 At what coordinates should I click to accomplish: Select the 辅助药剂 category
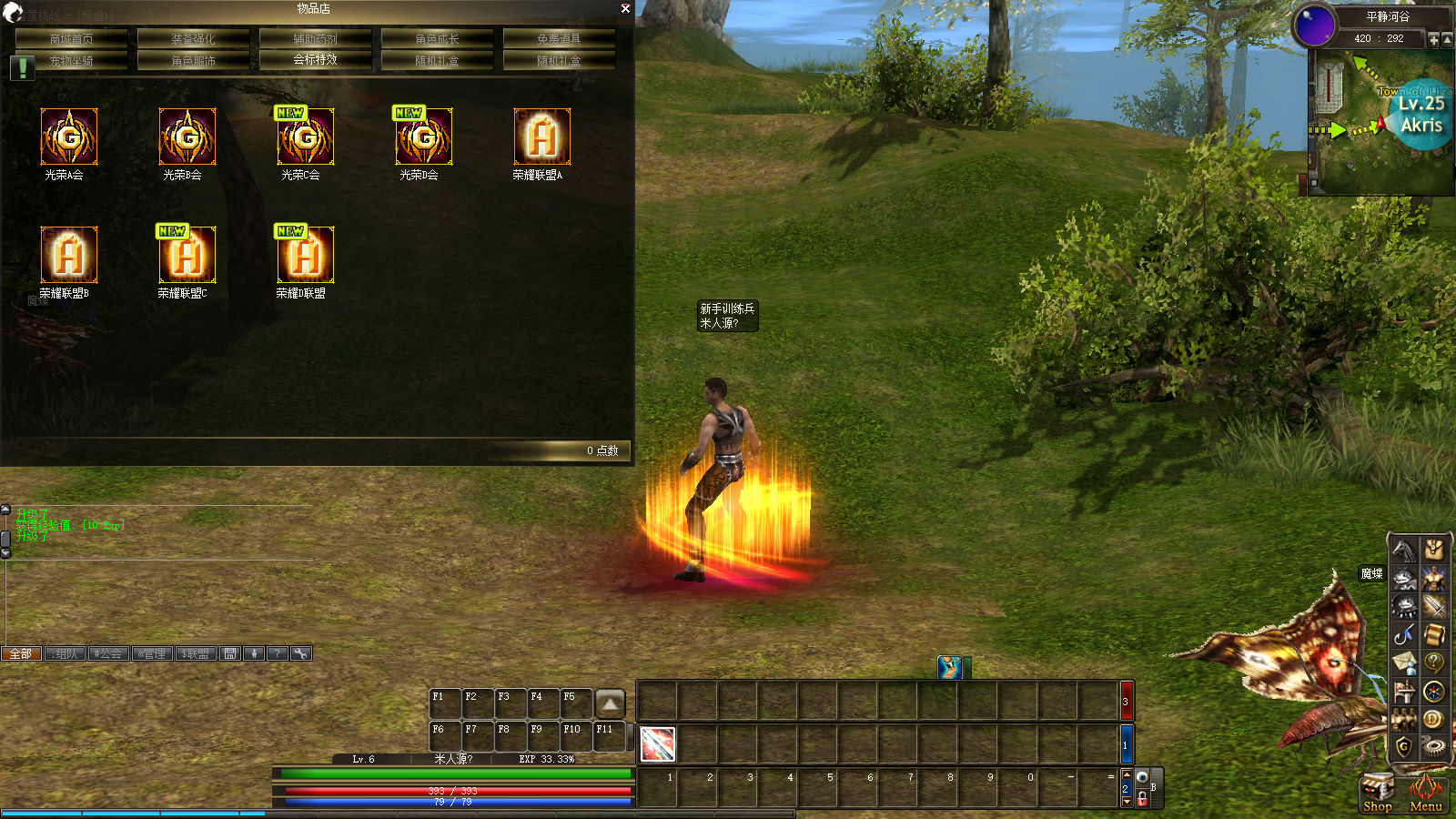coord(315,39)
